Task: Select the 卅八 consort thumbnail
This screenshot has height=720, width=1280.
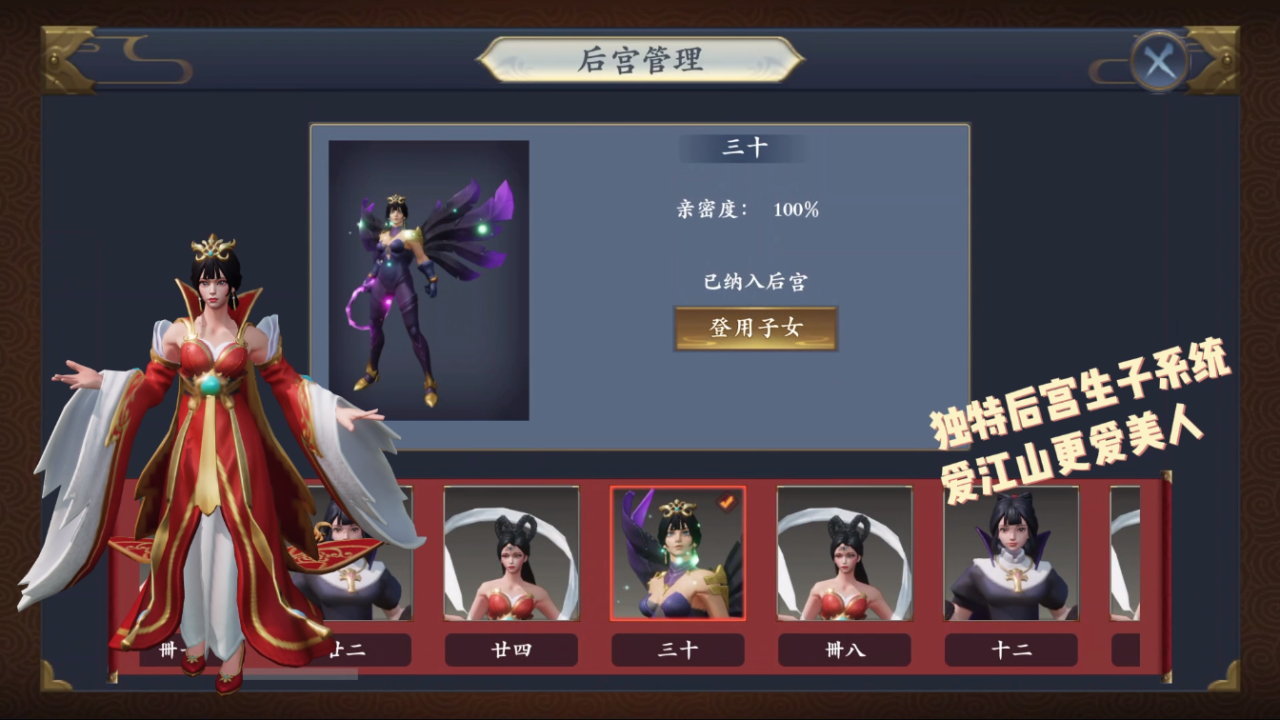Action: coord(844,555)
